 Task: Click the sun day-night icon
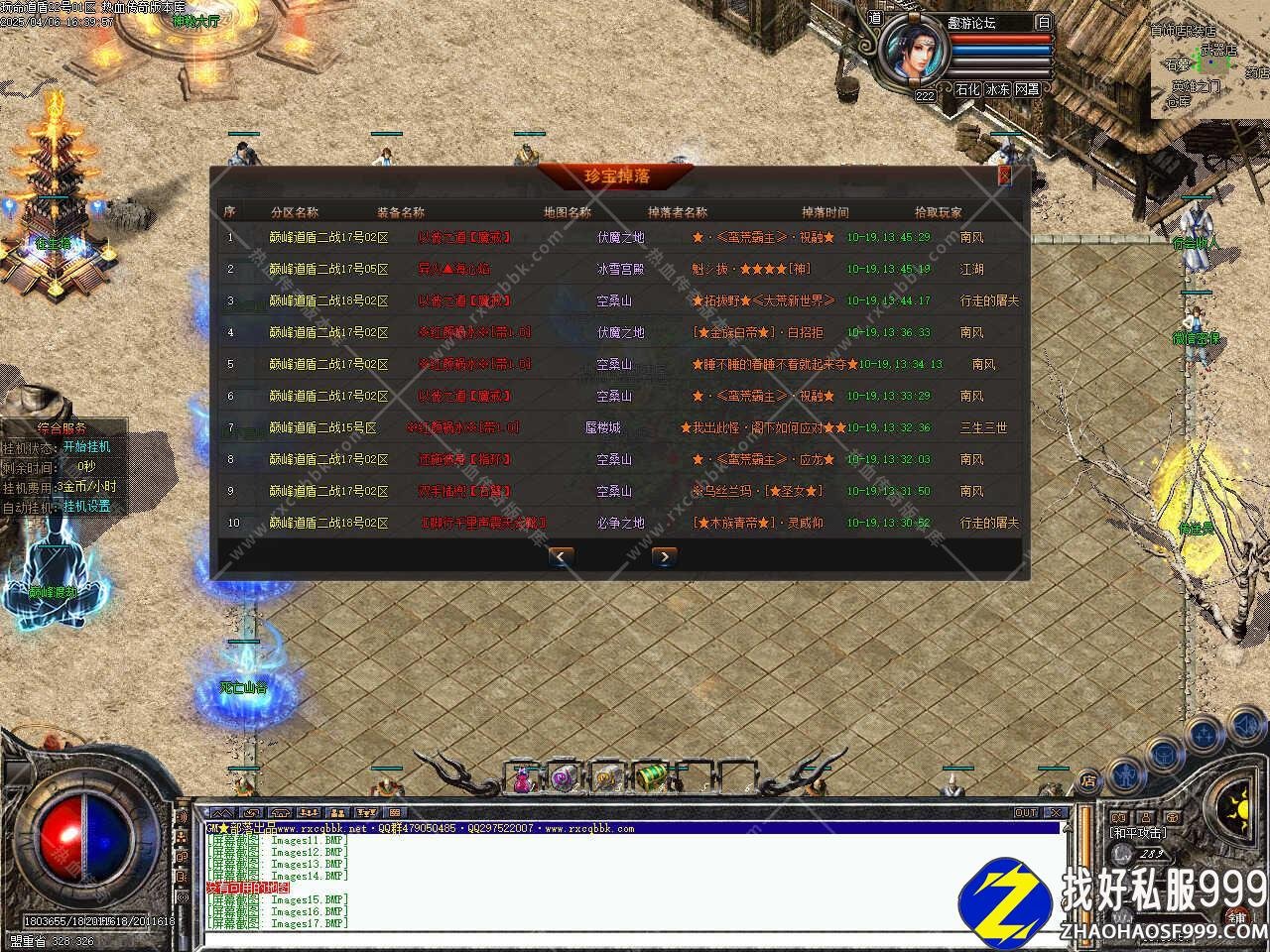click(1238, 803)
